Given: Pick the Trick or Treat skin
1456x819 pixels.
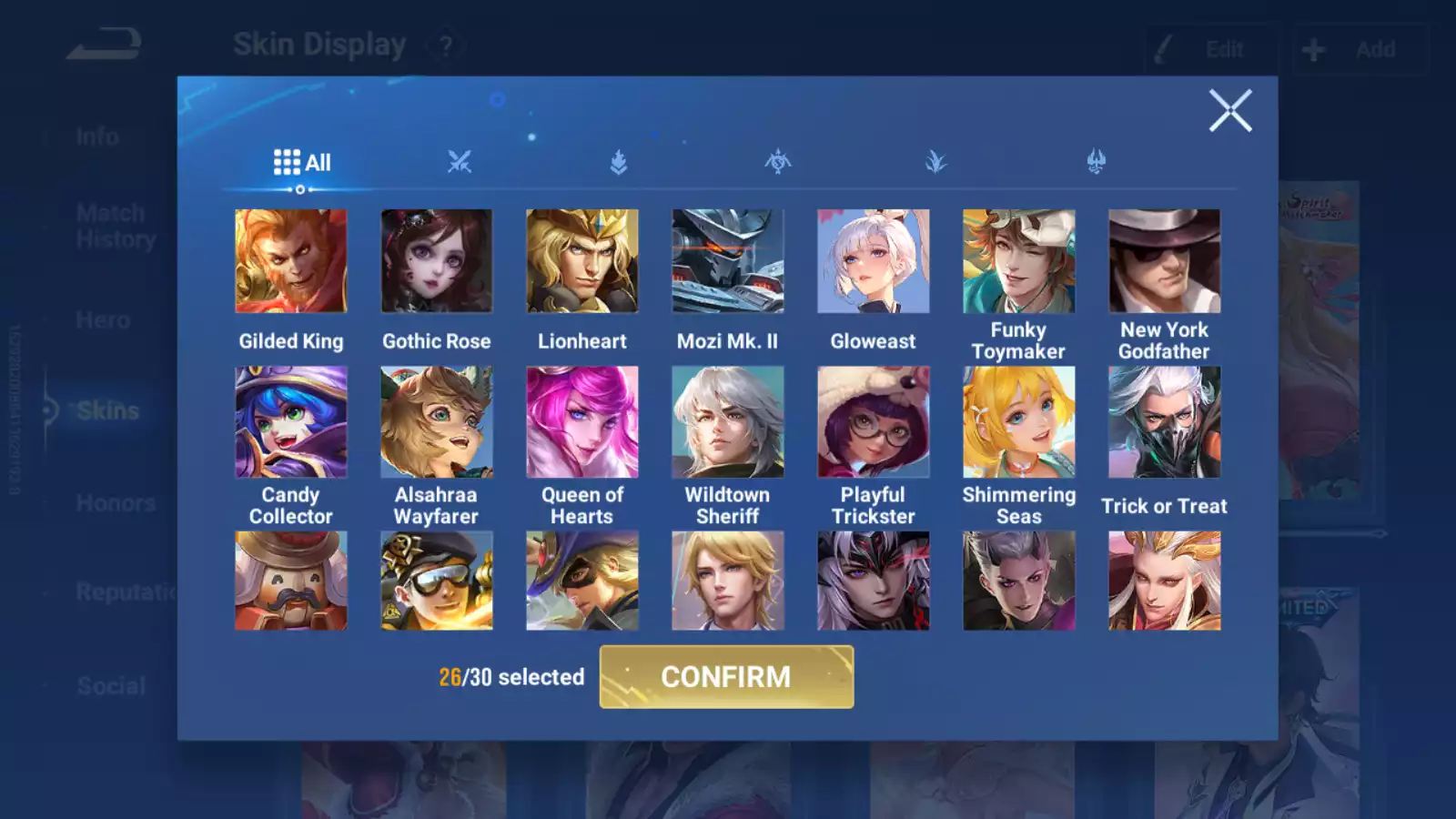Looking at the screenshot, I should (1165, 422).
